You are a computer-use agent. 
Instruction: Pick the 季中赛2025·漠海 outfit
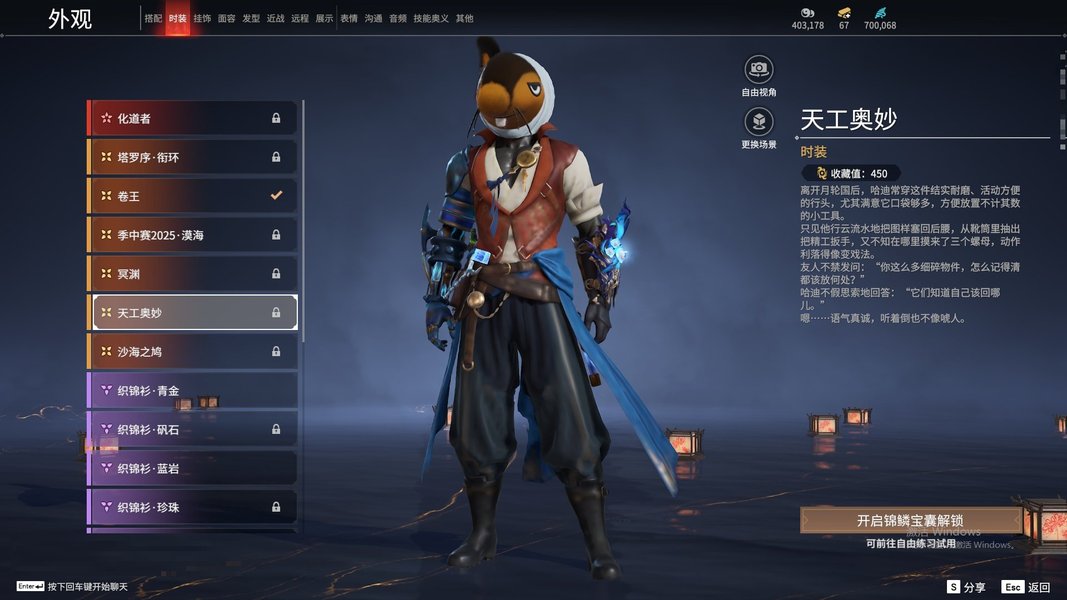click(x=194, y=235)
